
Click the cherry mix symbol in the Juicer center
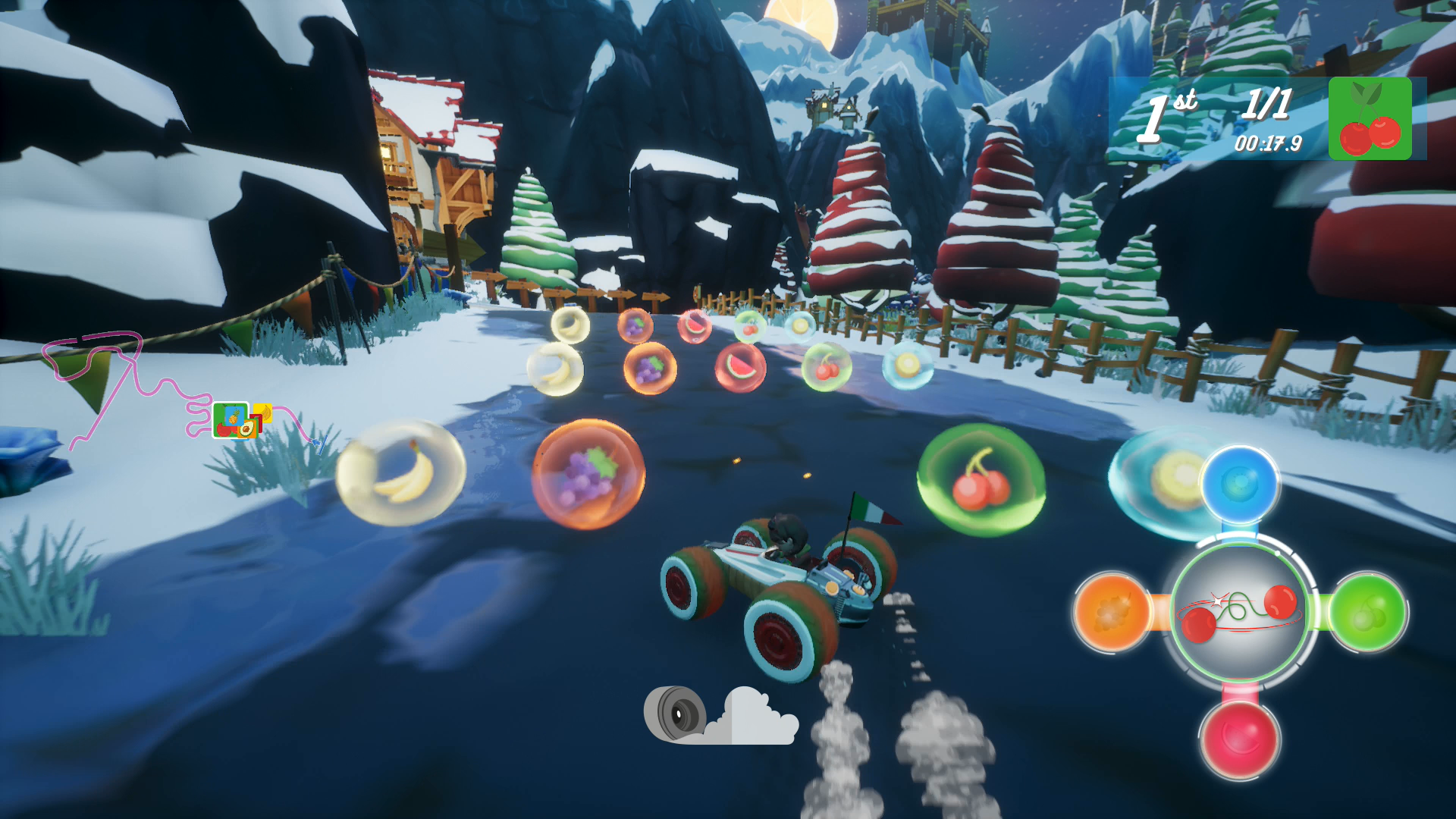1241,611
